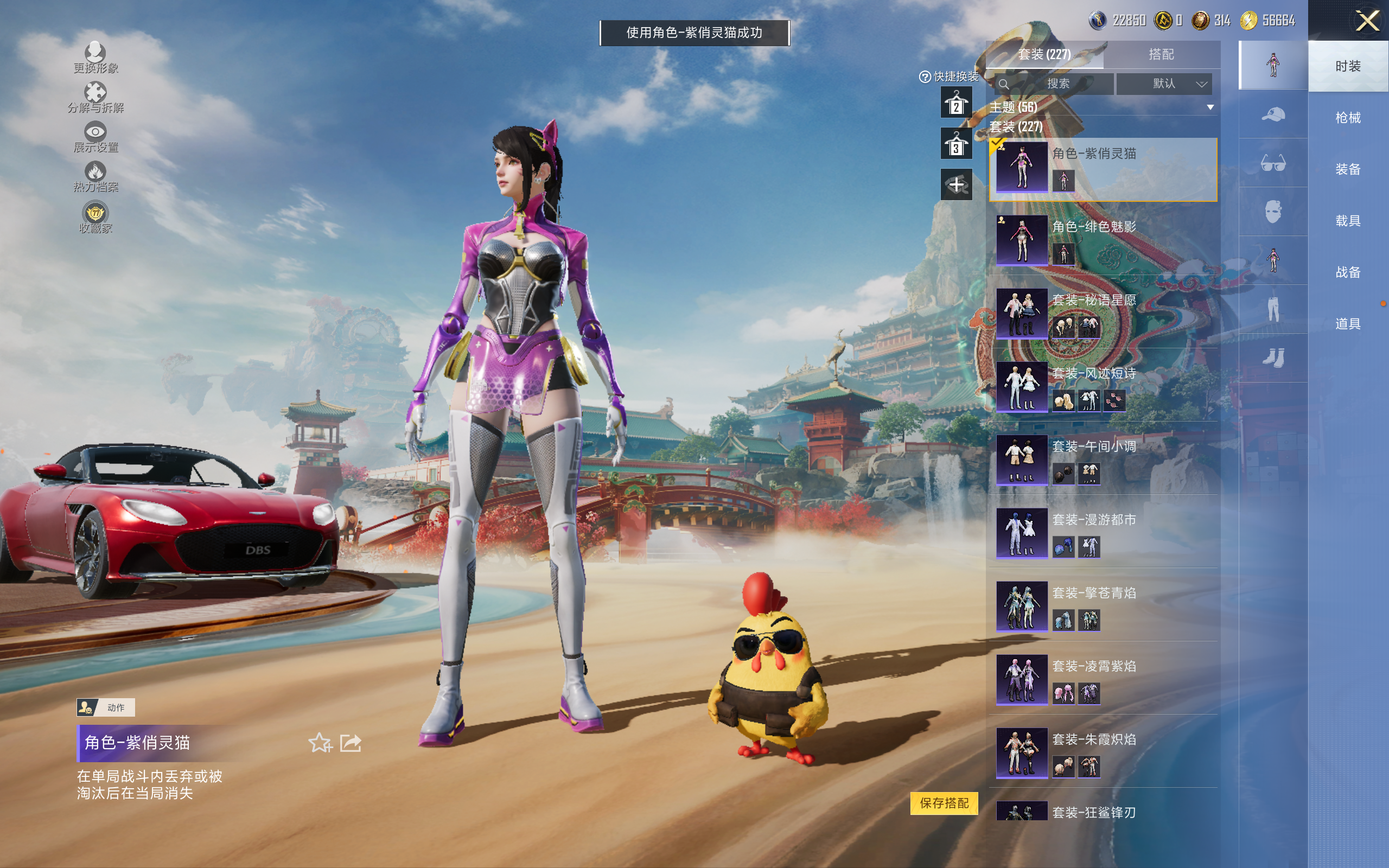The image size is (1389, 868).
Task: Open the 收藏家 collector badge
Action: coord(95,218)
